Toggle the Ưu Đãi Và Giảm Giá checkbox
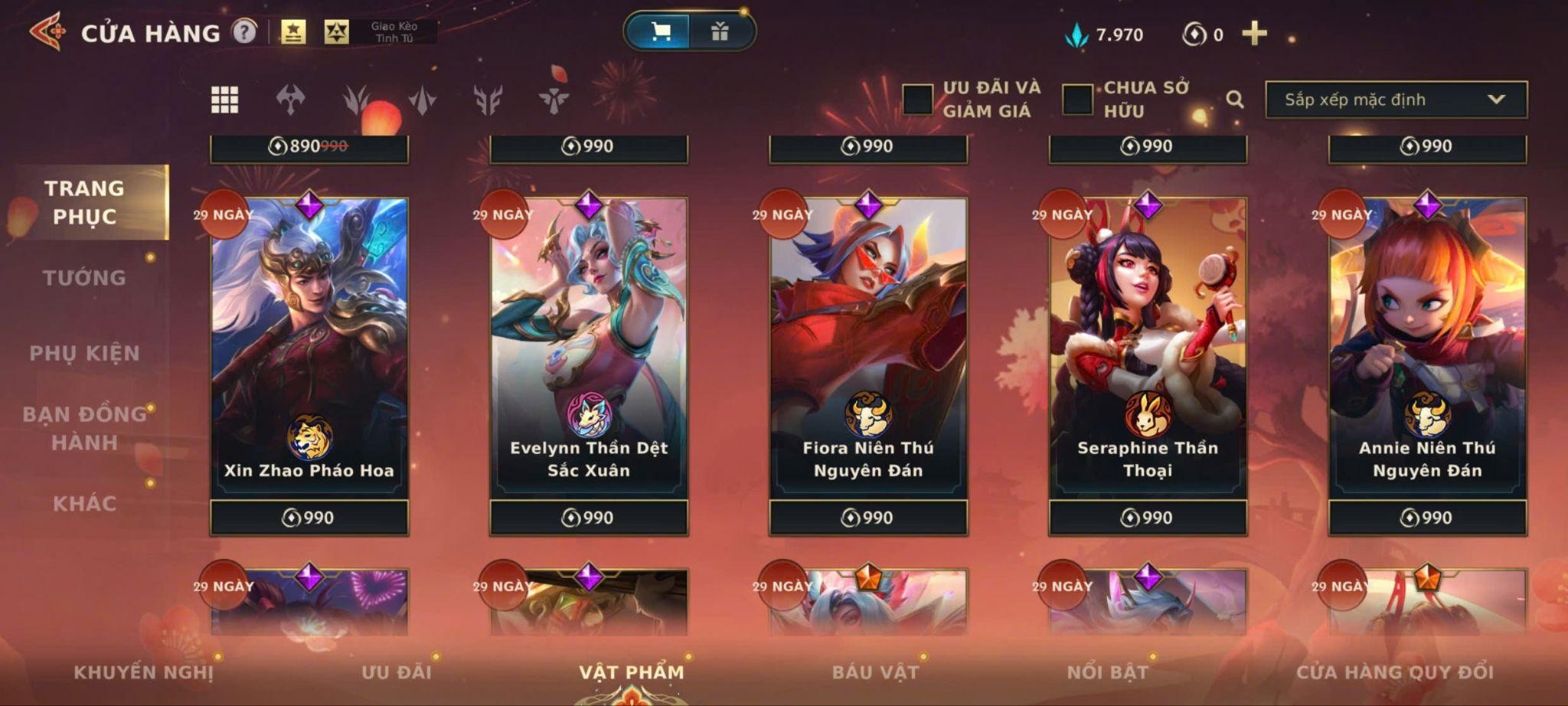The height and width of the screenshot is (706, 1568). click(917, 100)
